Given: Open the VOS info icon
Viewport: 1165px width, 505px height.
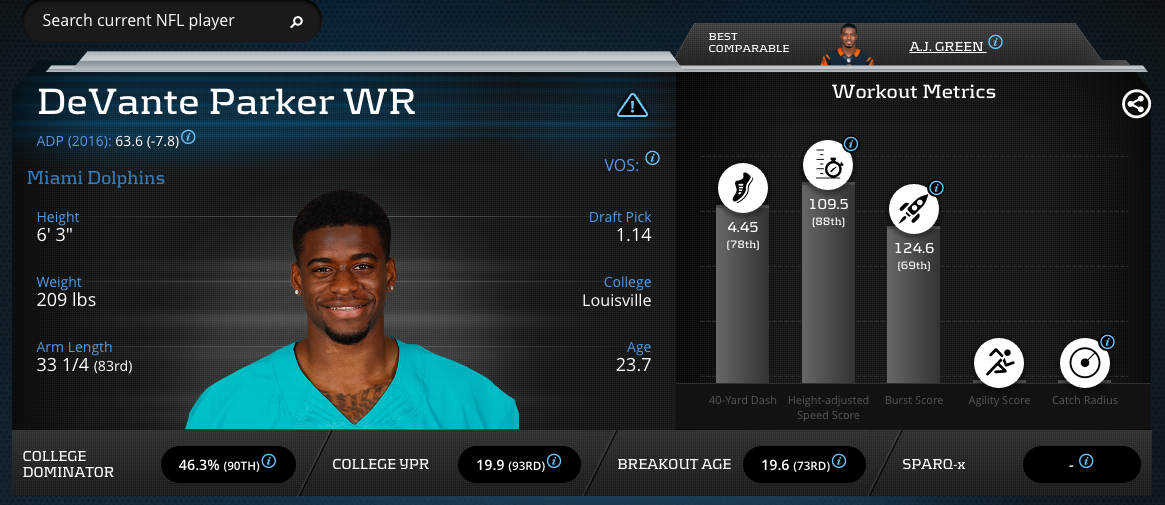Looking at the screenshot, I should [x=652, y=158].
